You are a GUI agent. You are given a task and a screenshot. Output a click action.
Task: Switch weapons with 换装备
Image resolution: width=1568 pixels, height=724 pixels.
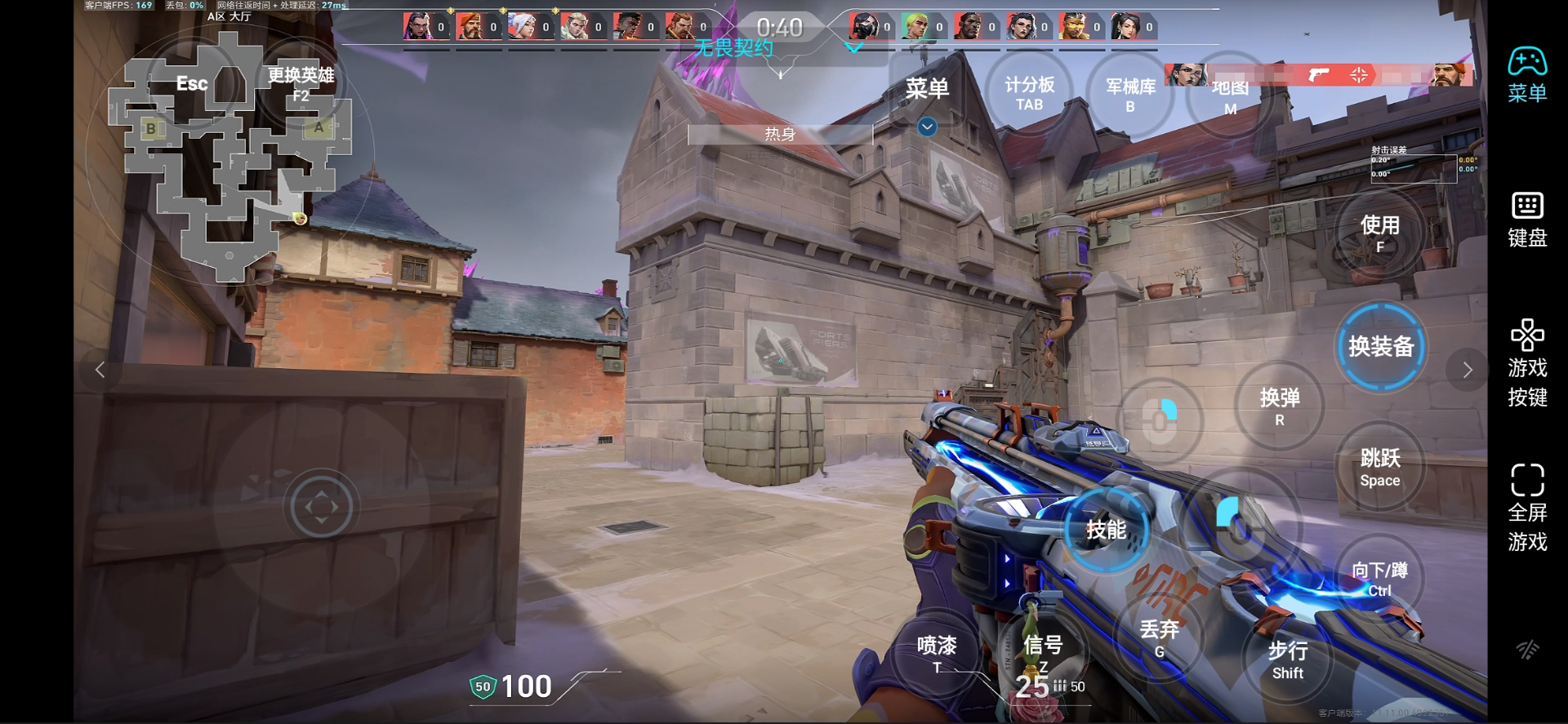click(1381, 347)
